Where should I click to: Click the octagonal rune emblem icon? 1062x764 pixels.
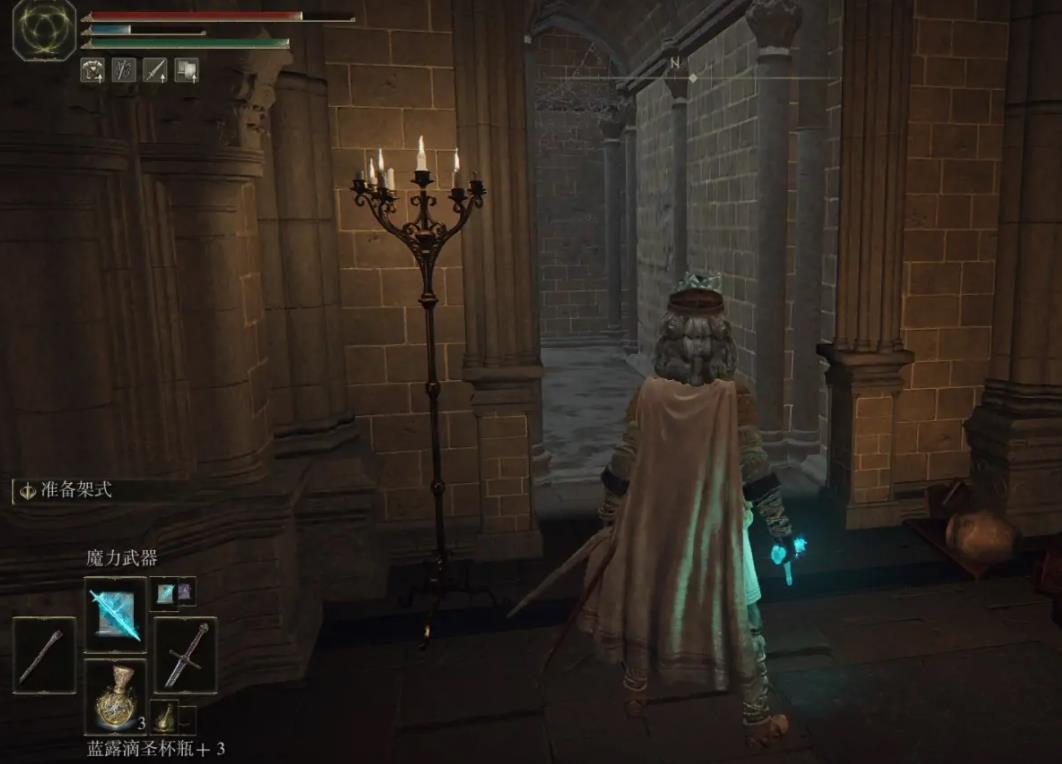coord(44,29)
